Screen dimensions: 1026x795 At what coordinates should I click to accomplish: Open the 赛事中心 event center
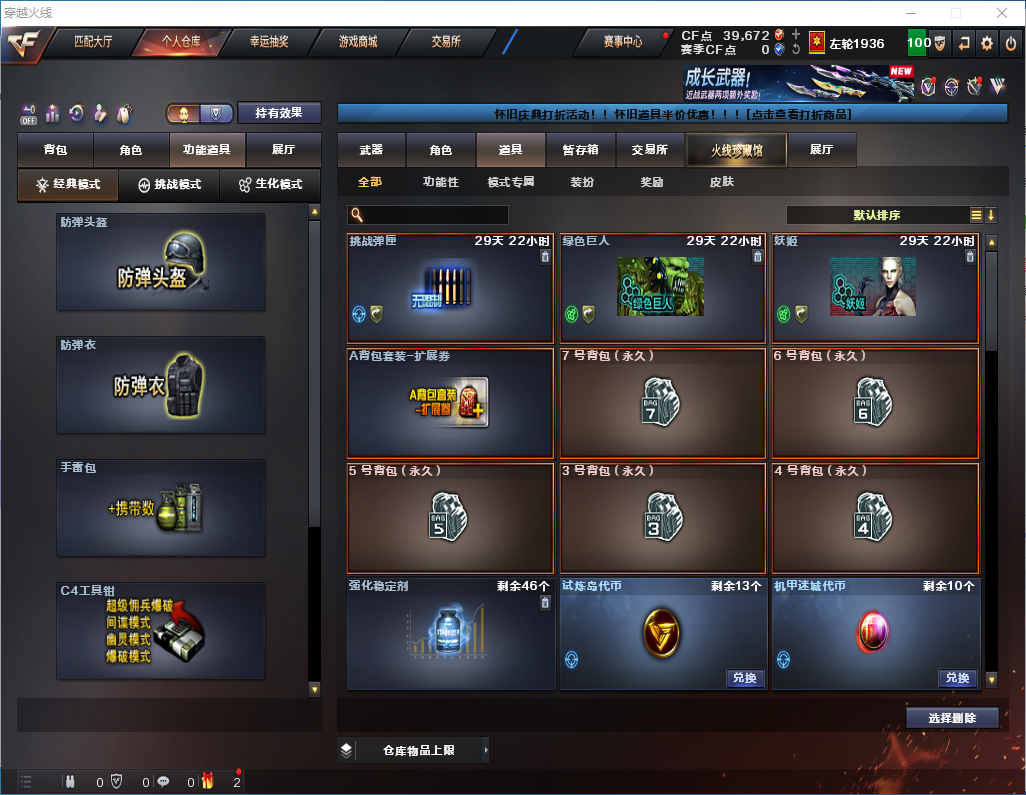click(x=622, y=42)
